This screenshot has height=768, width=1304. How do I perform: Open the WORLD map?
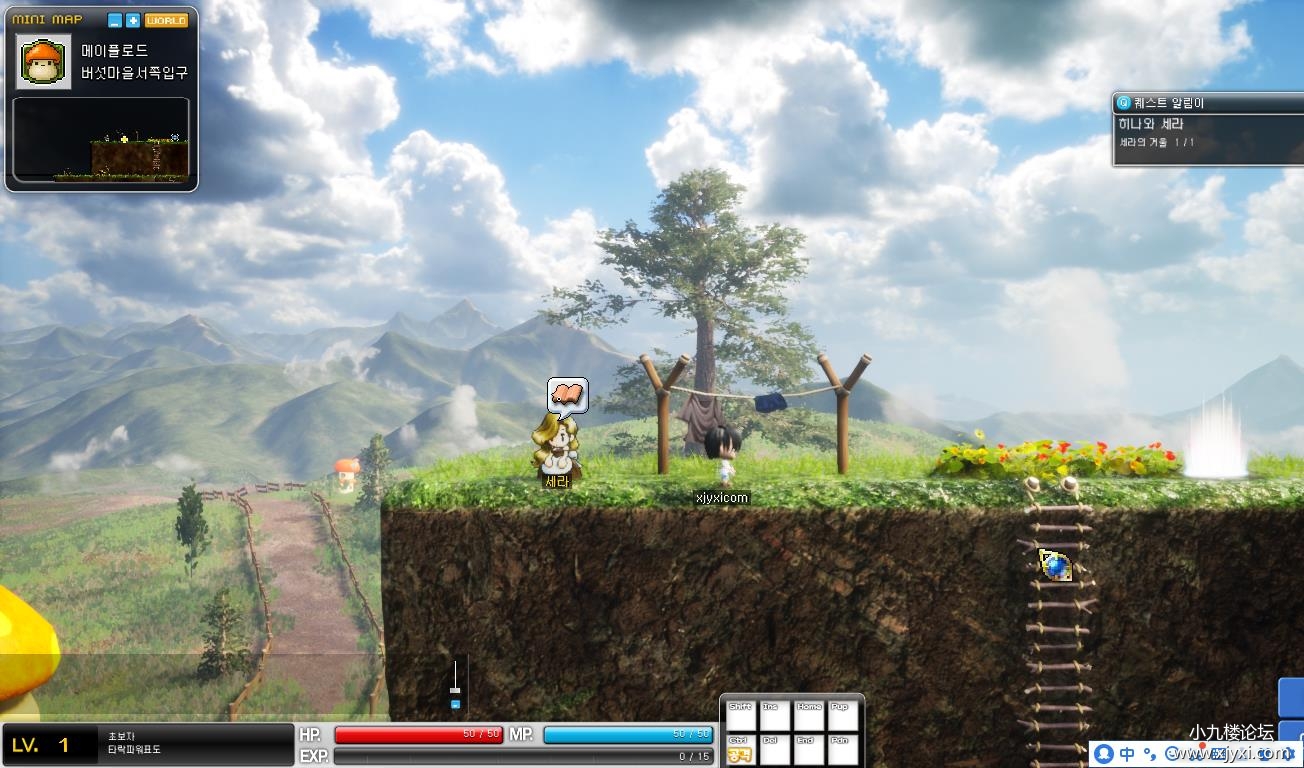[166, 20]
